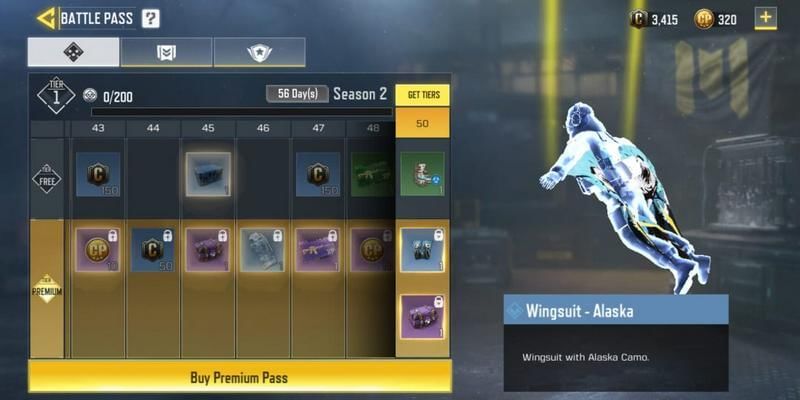The width and height of the screenshot is (800, 400).
Task: View the tier 48 free green weapon reward
Action: pyautogui.click(x=371, y=175)
